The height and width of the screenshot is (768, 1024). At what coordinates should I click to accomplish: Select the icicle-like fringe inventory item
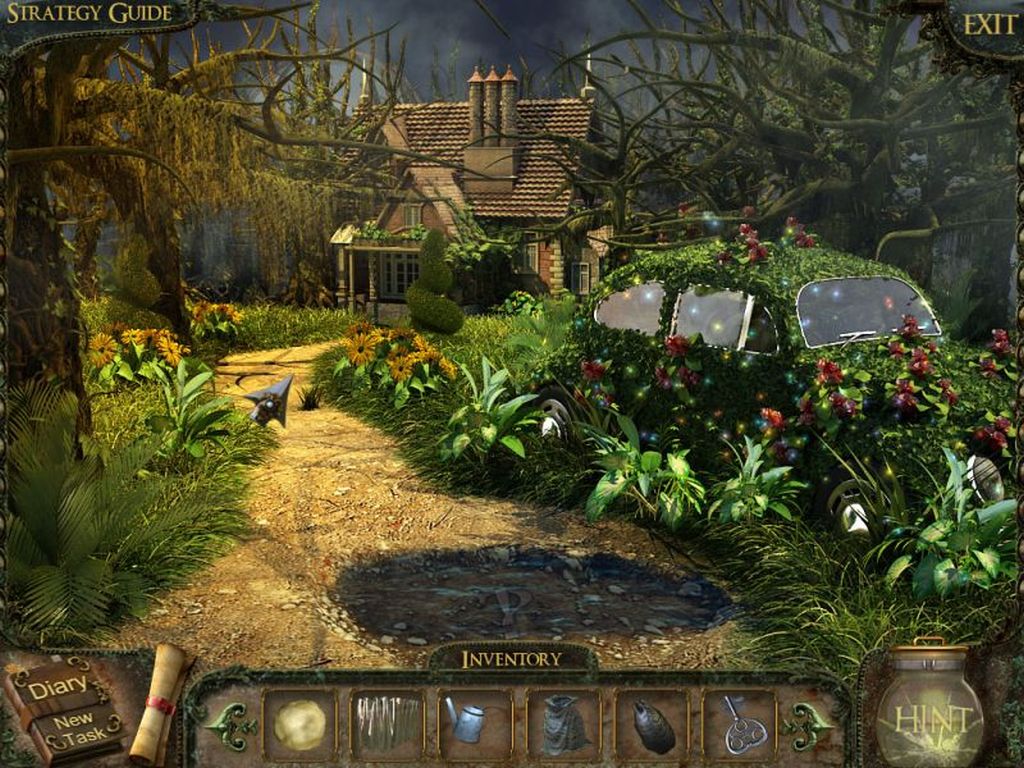(x=387, y=724)
